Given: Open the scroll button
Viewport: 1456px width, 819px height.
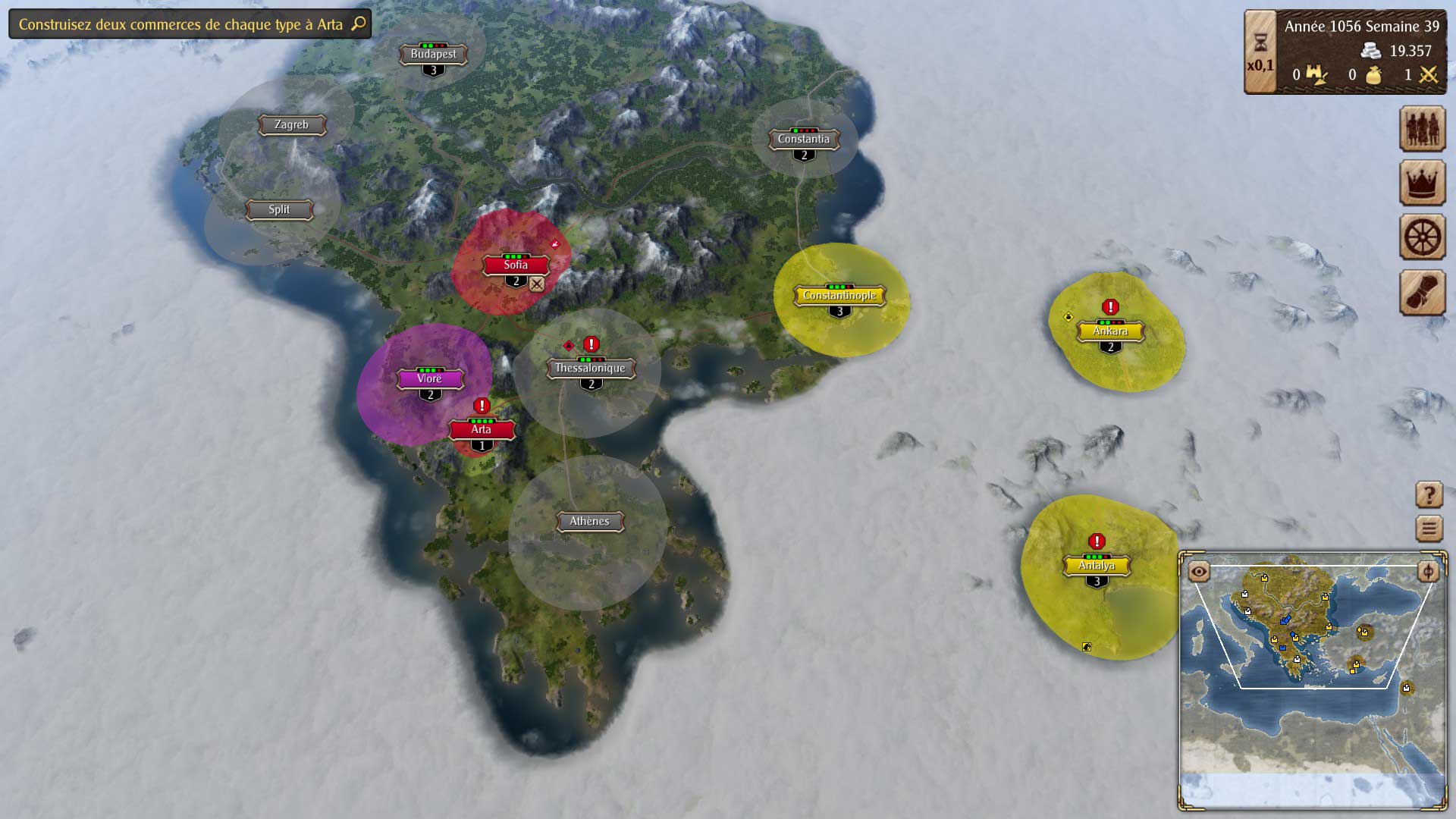Looking at the screenshot, I should pos(1422,292).
